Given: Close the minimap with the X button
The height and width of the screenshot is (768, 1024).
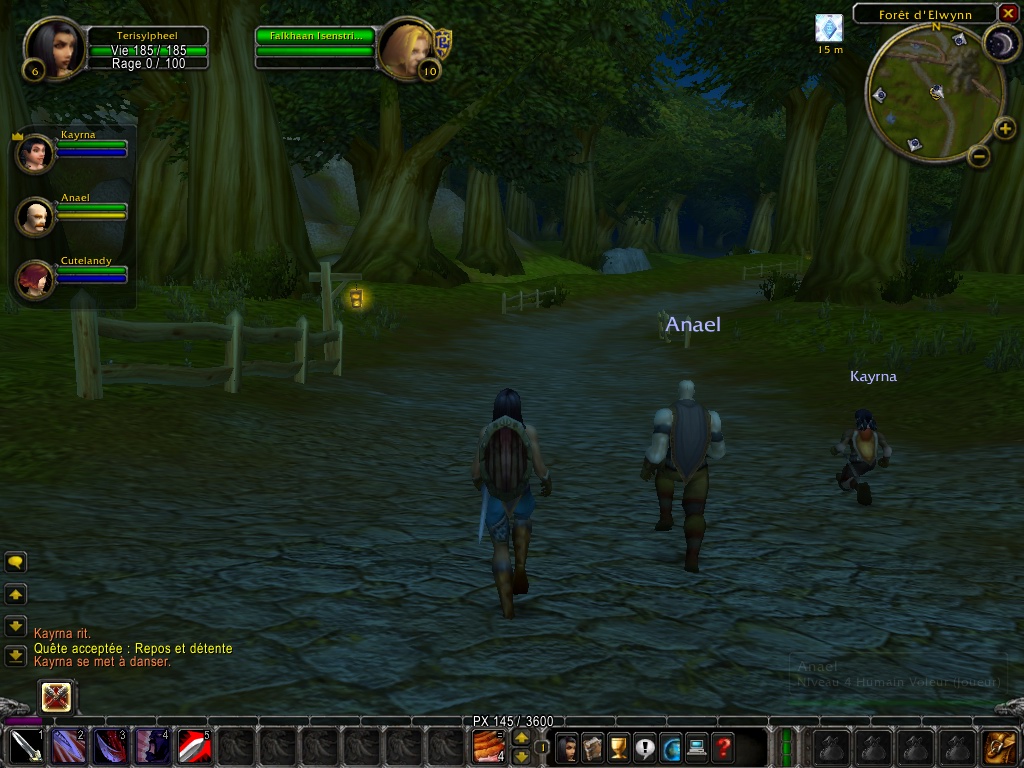Looking at the screenshot, I should 1008,13.
